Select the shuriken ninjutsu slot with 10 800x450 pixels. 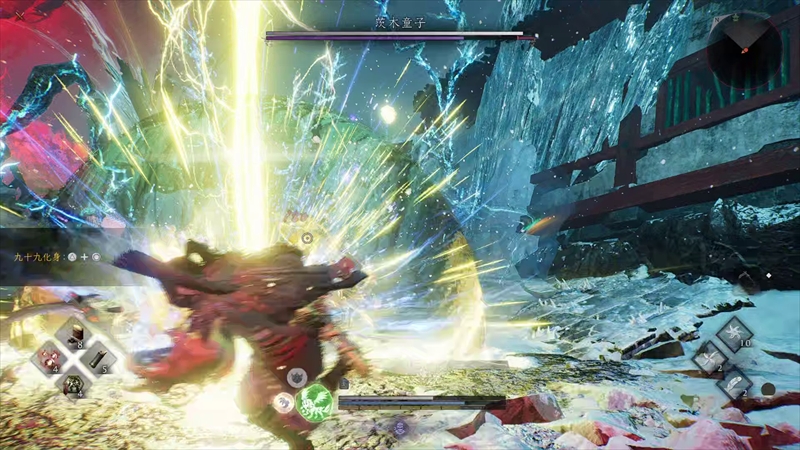[x=735, y=332]
